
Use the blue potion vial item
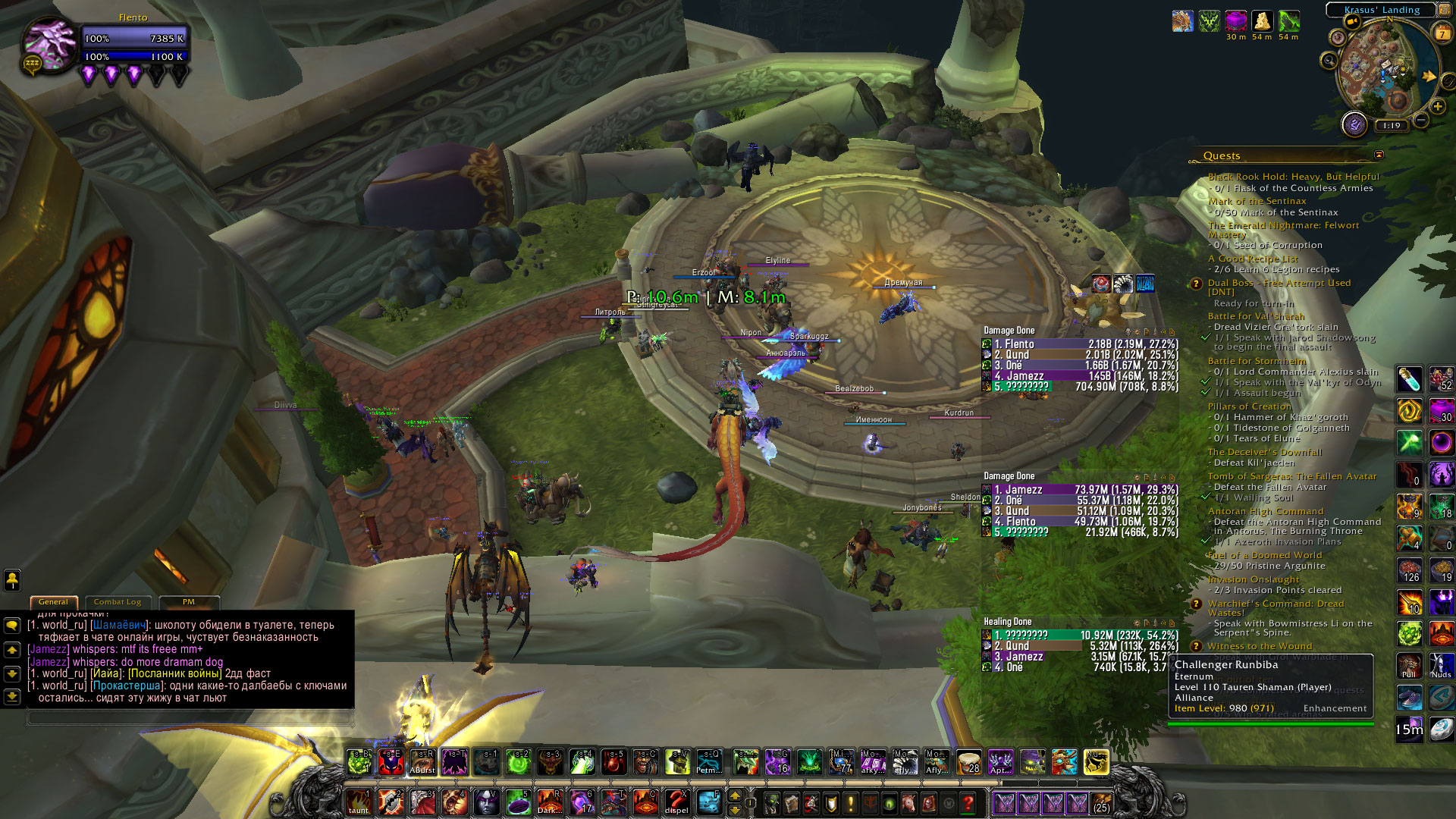click(x=1409, y=378)
